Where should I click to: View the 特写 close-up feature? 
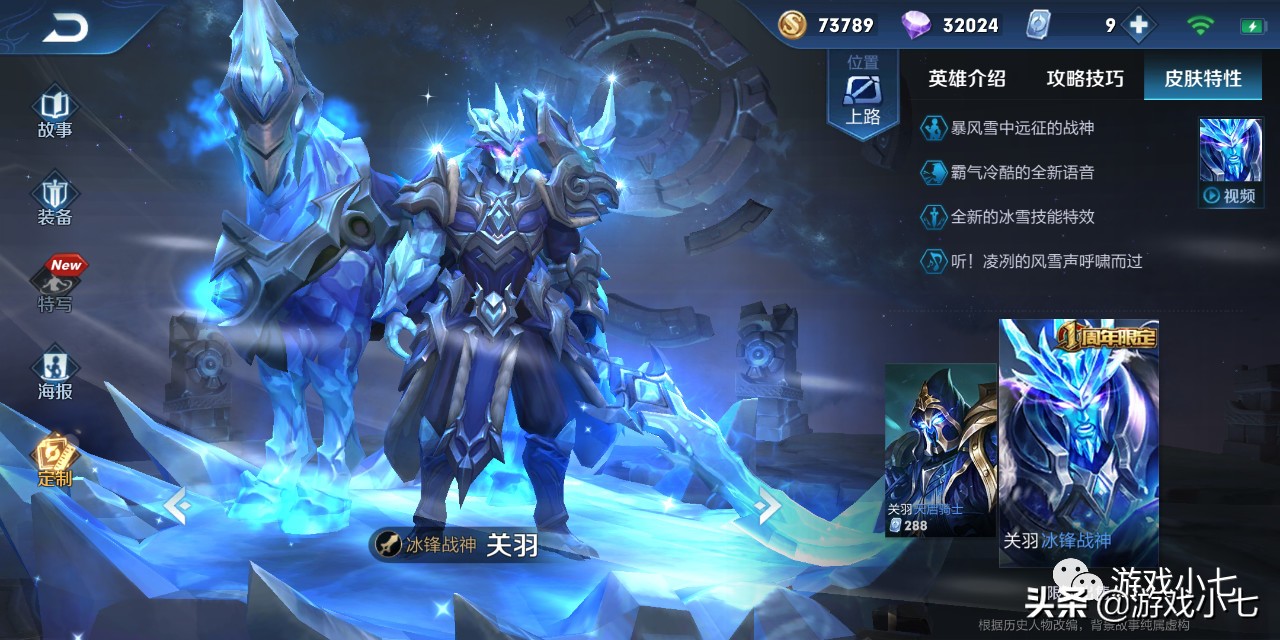pyautogui.click(x=56, y=286)
